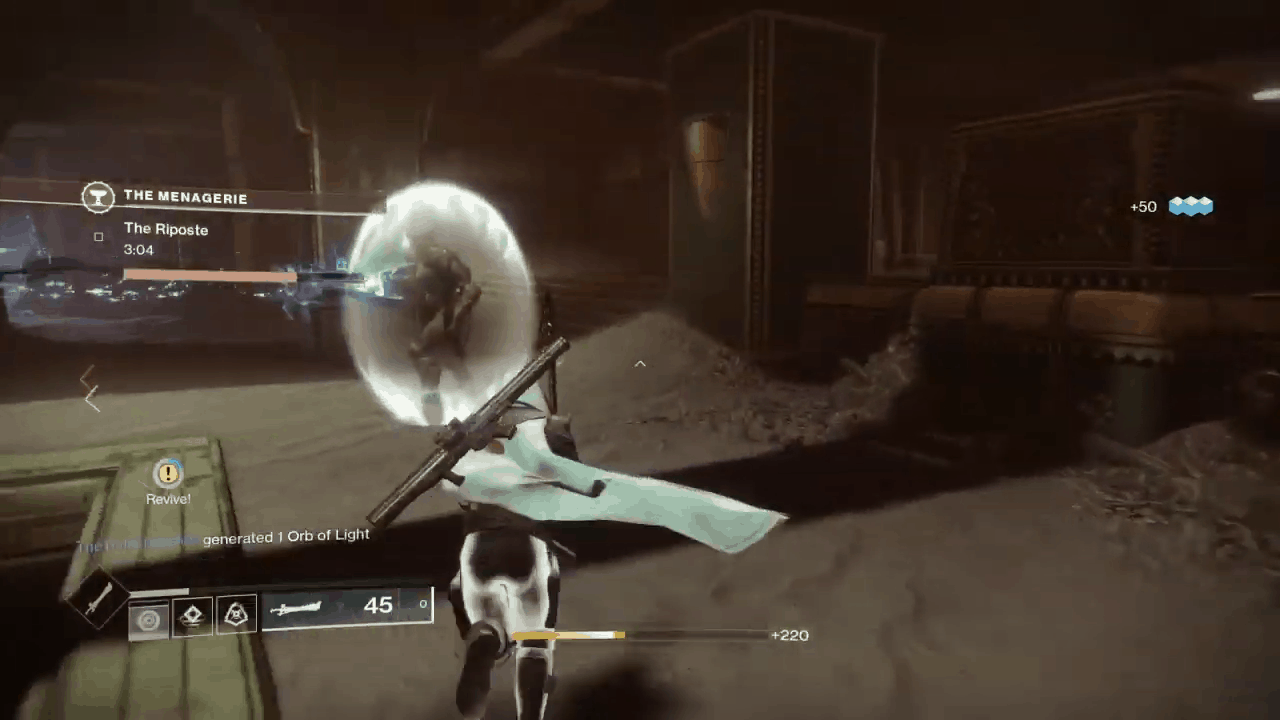Check The Riposte objective checkbox

[x=99, y=235]
